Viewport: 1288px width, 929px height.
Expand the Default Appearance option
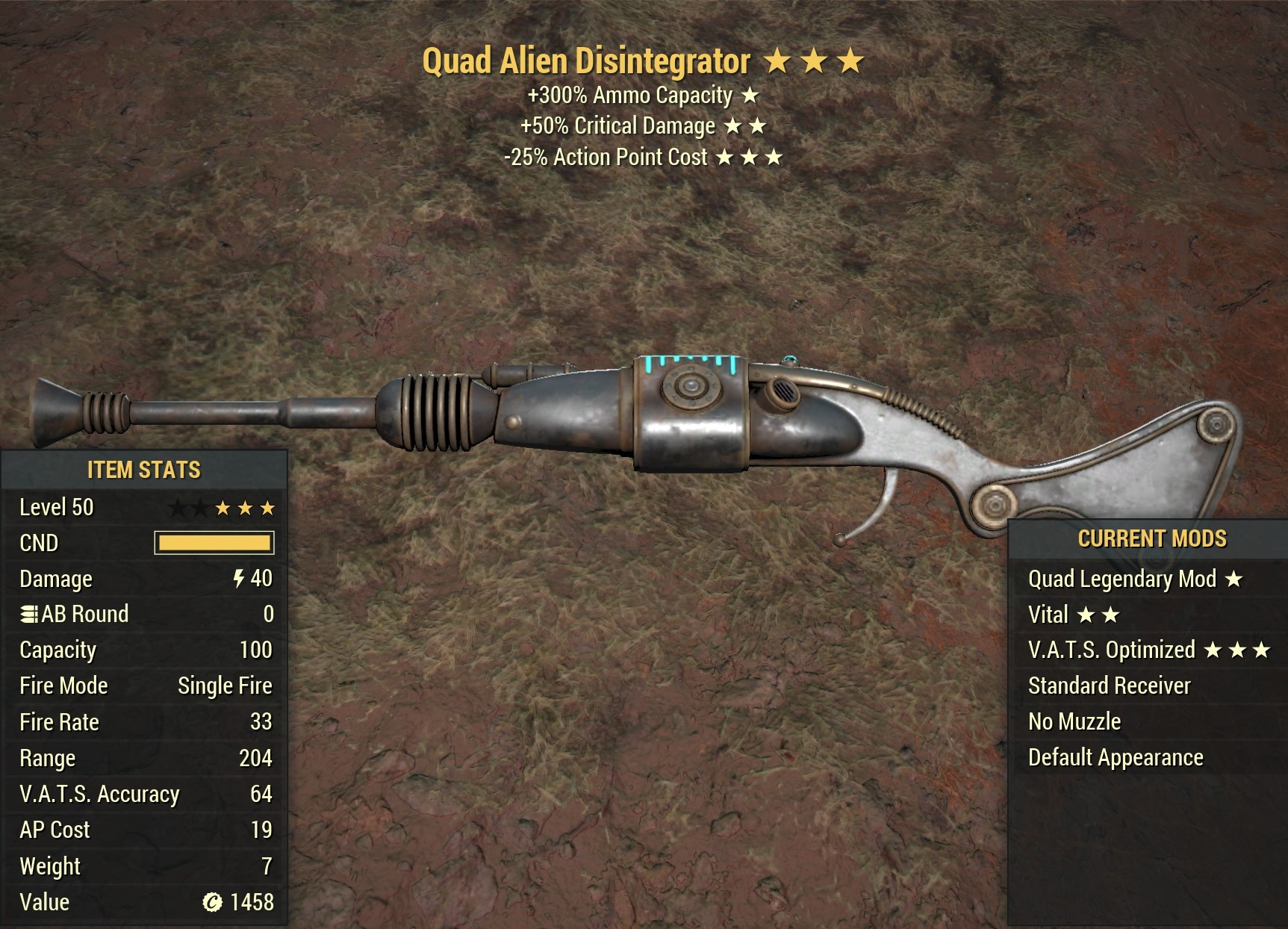[1116, 757]
